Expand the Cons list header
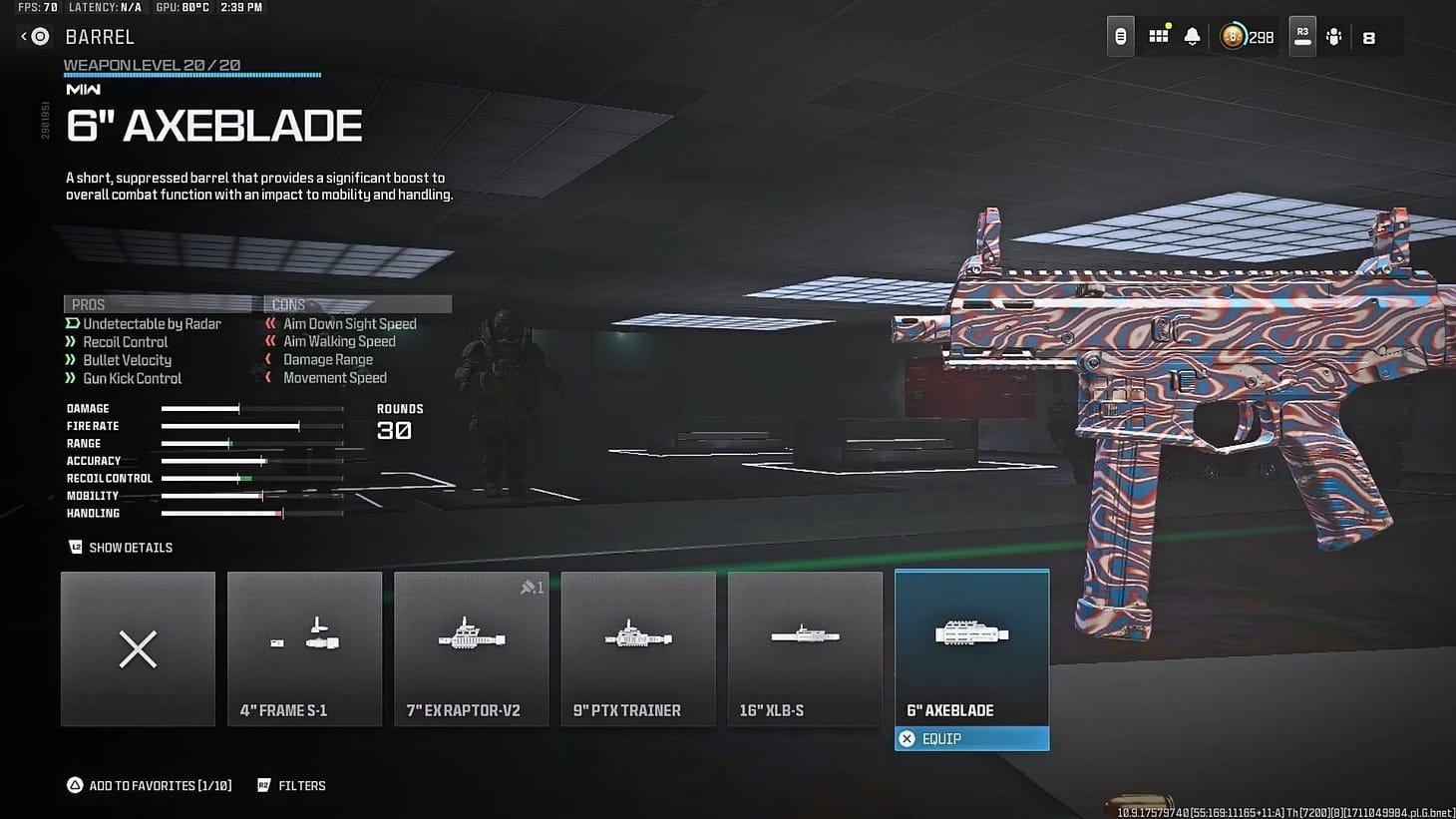The height and width of the screenshot is (819, 1456). tap(356, 303)
